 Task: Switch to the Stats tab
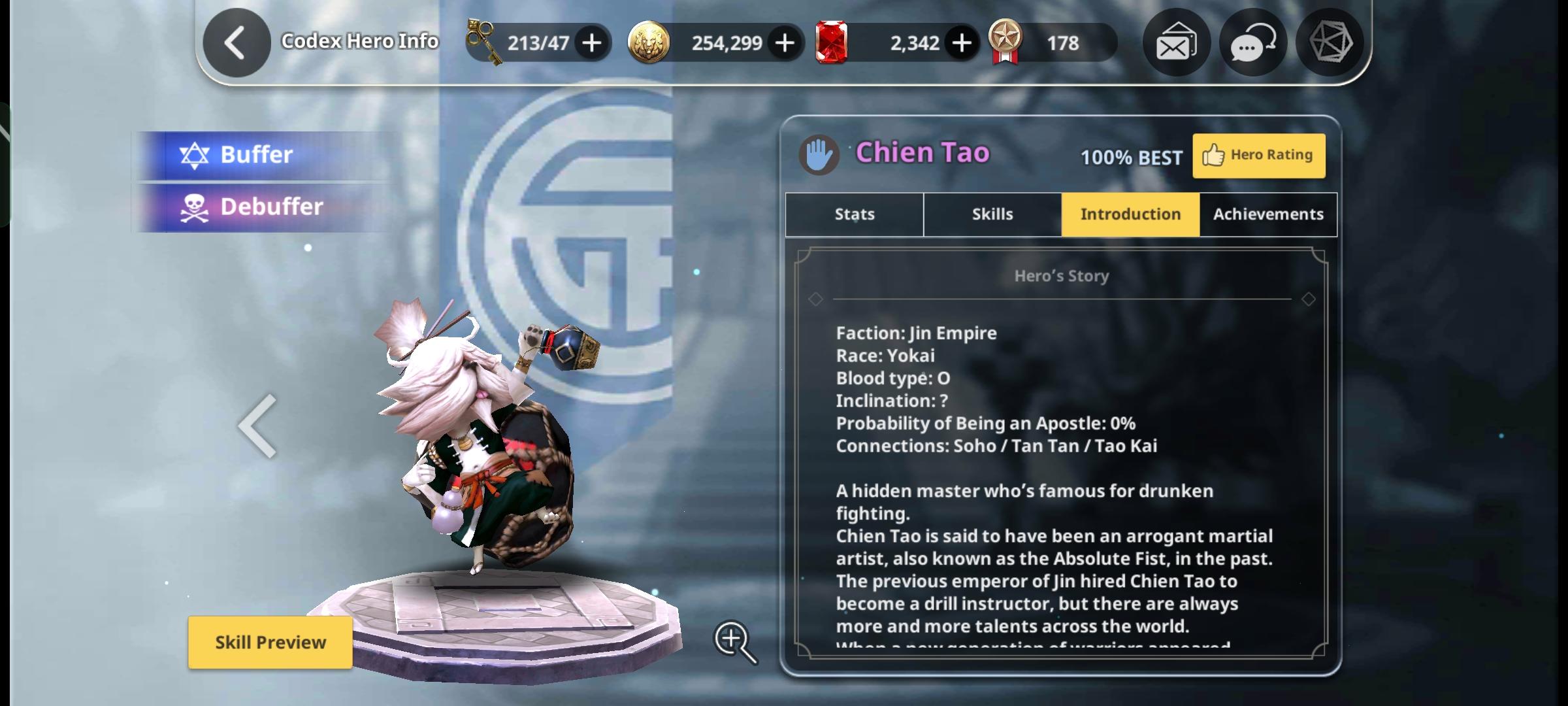click(x=853, y=214)
